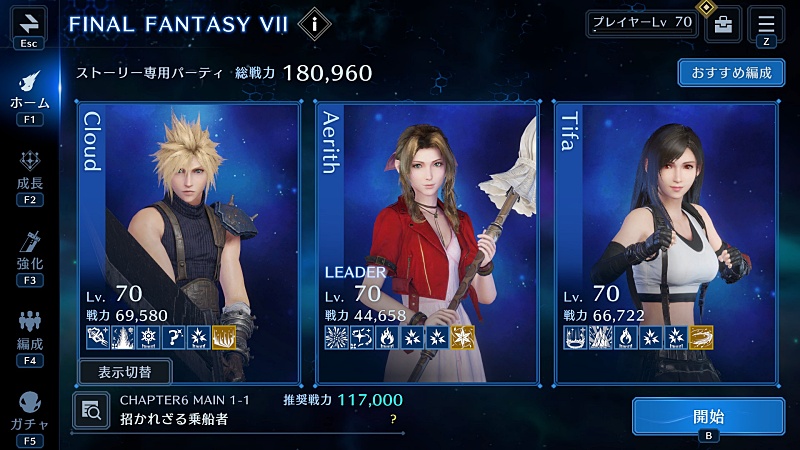Toggle display with 表示切替 button
The image size is (800, 450).
click(125, 372)
